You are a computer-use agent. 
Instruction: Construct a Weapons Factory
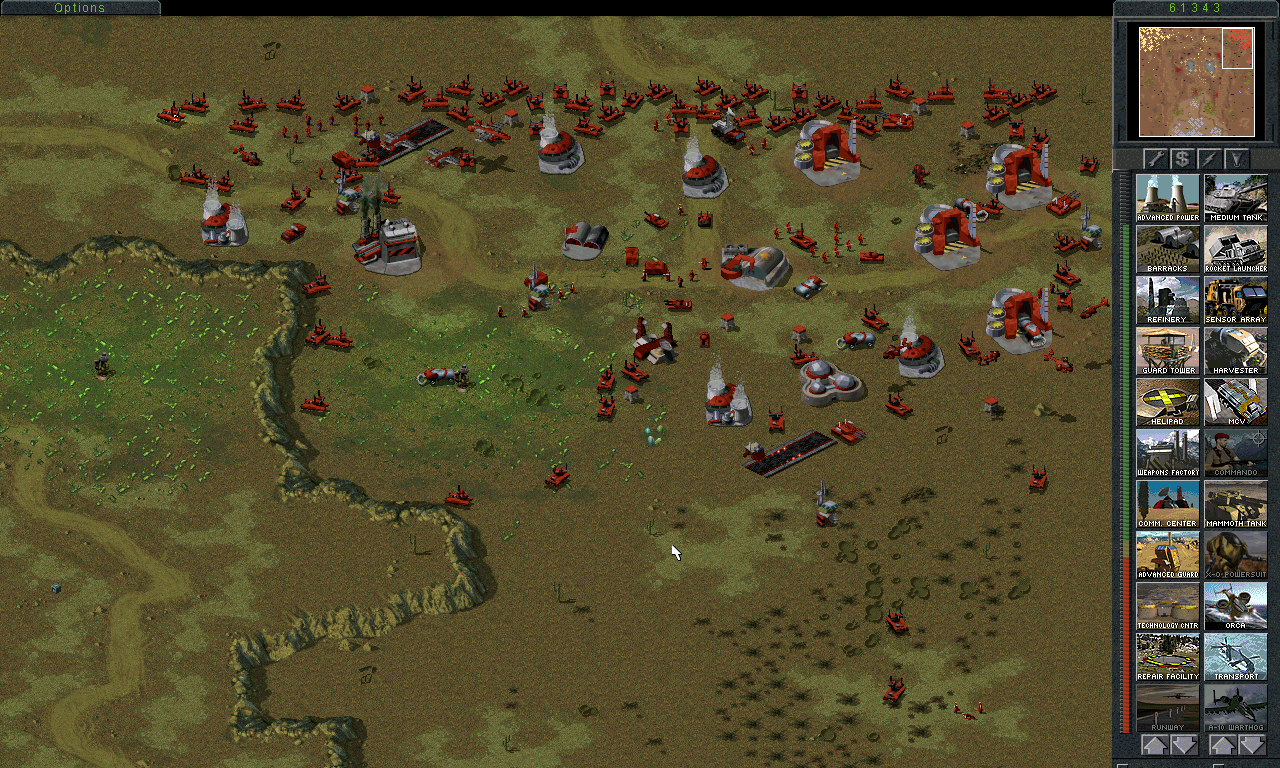[x=1168, y=450]
